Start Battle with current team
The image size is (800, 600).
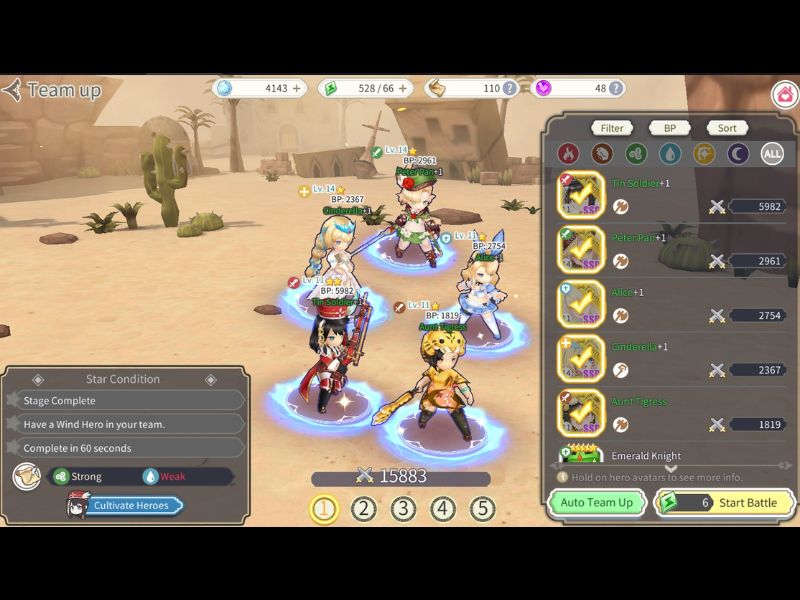(x=726, y=503)
